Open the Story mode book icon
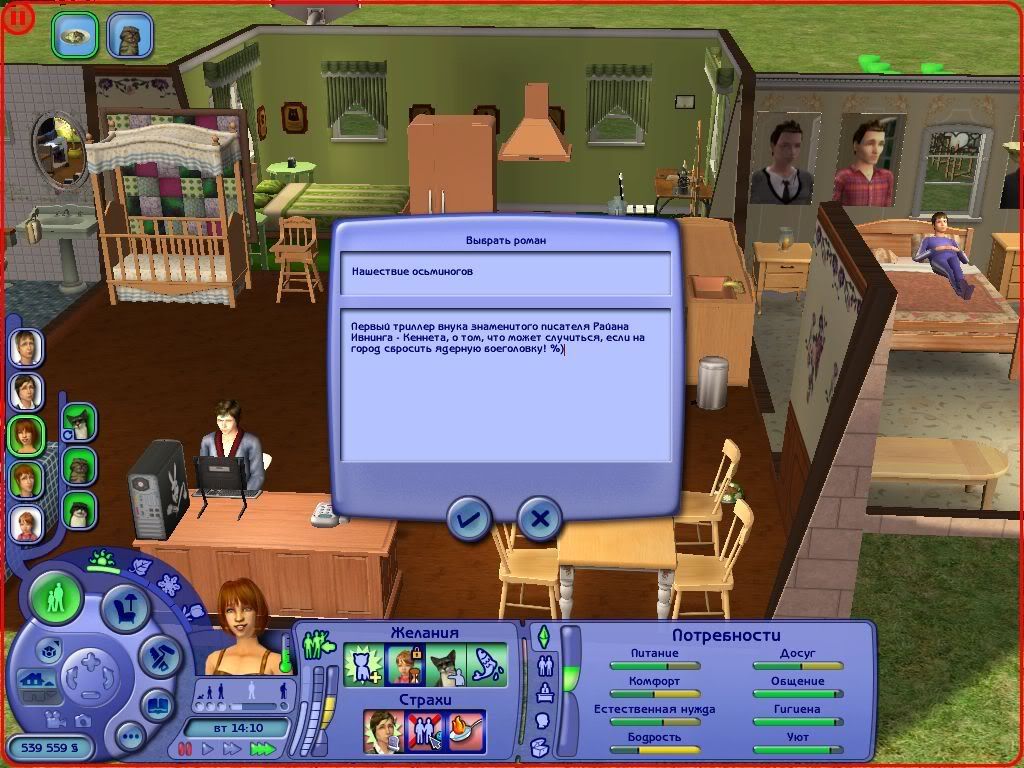 (x=158, y=705)
